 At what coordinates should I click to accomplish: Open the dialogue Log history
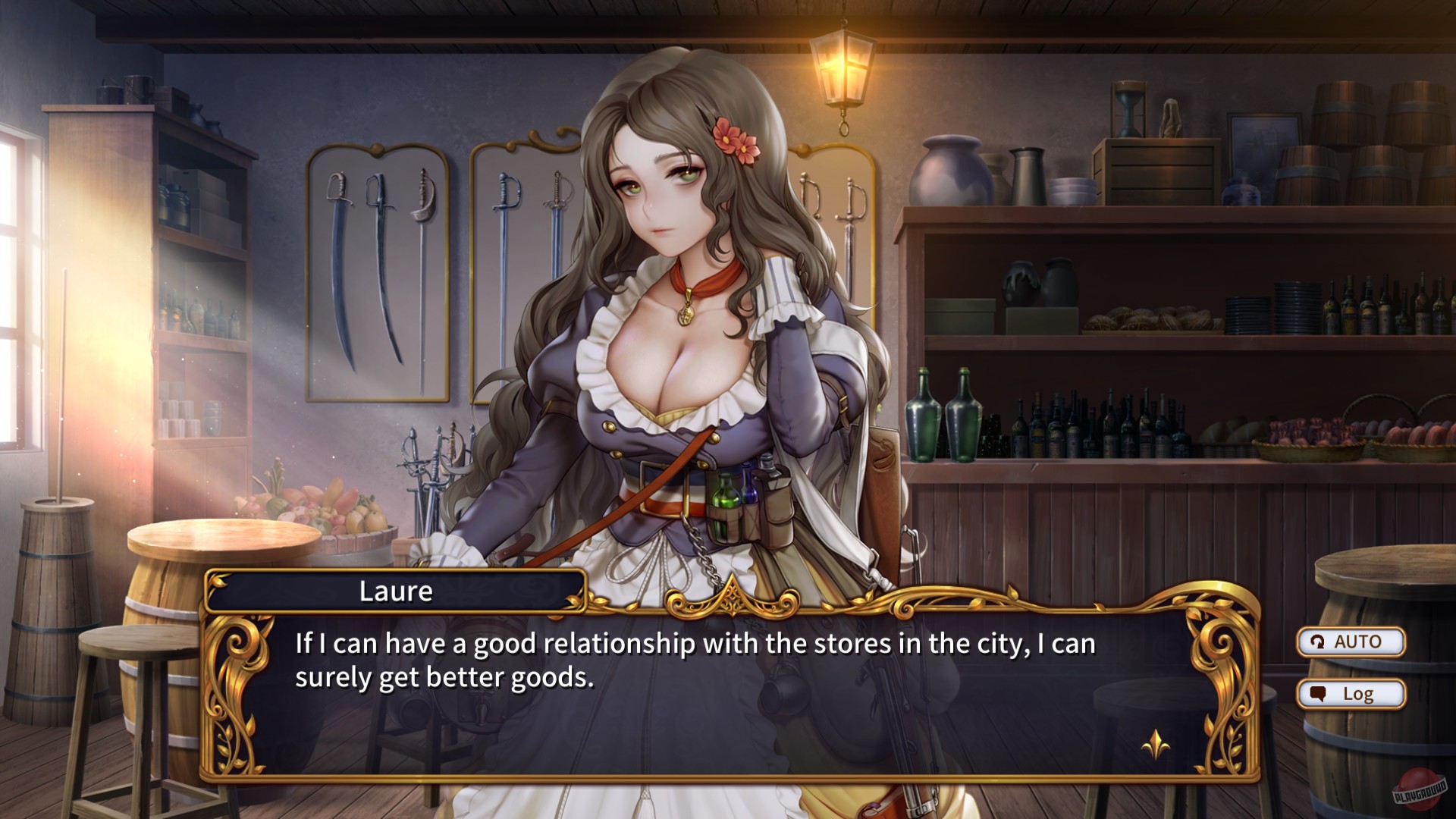pyautogui.click(x=1351, y=694)
